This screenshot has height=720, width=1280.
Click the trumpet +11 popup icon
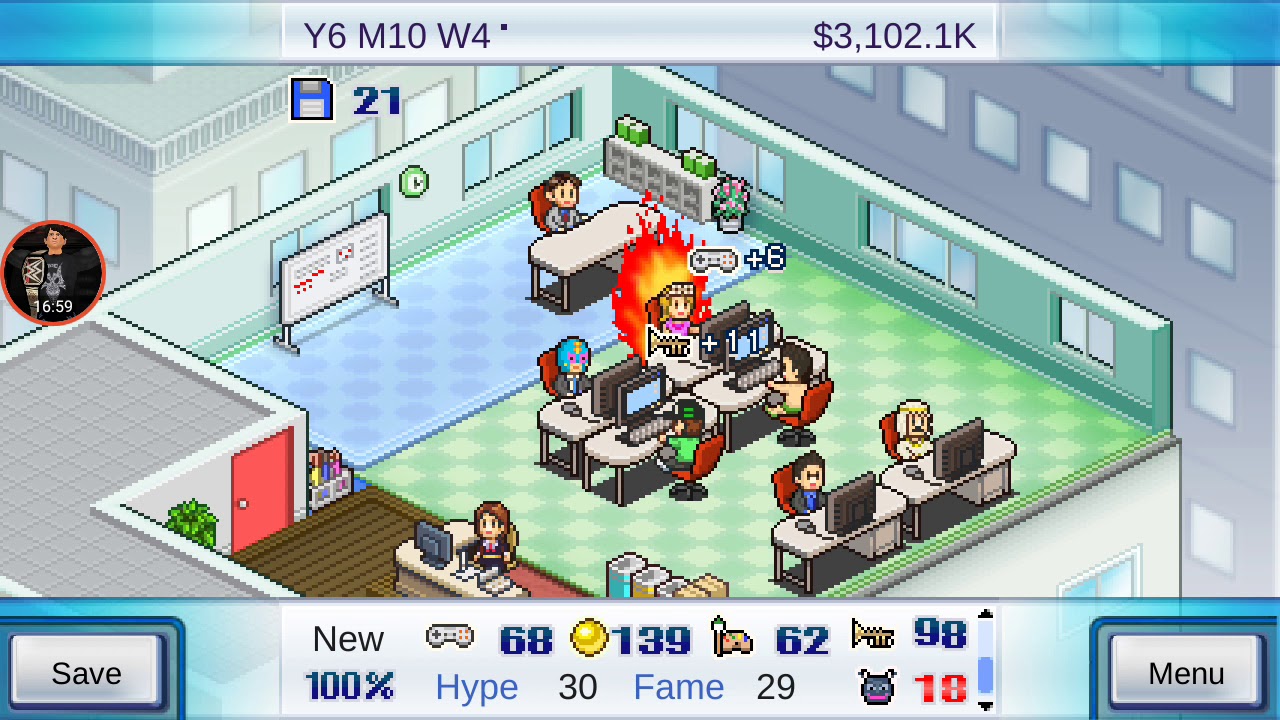667,341
